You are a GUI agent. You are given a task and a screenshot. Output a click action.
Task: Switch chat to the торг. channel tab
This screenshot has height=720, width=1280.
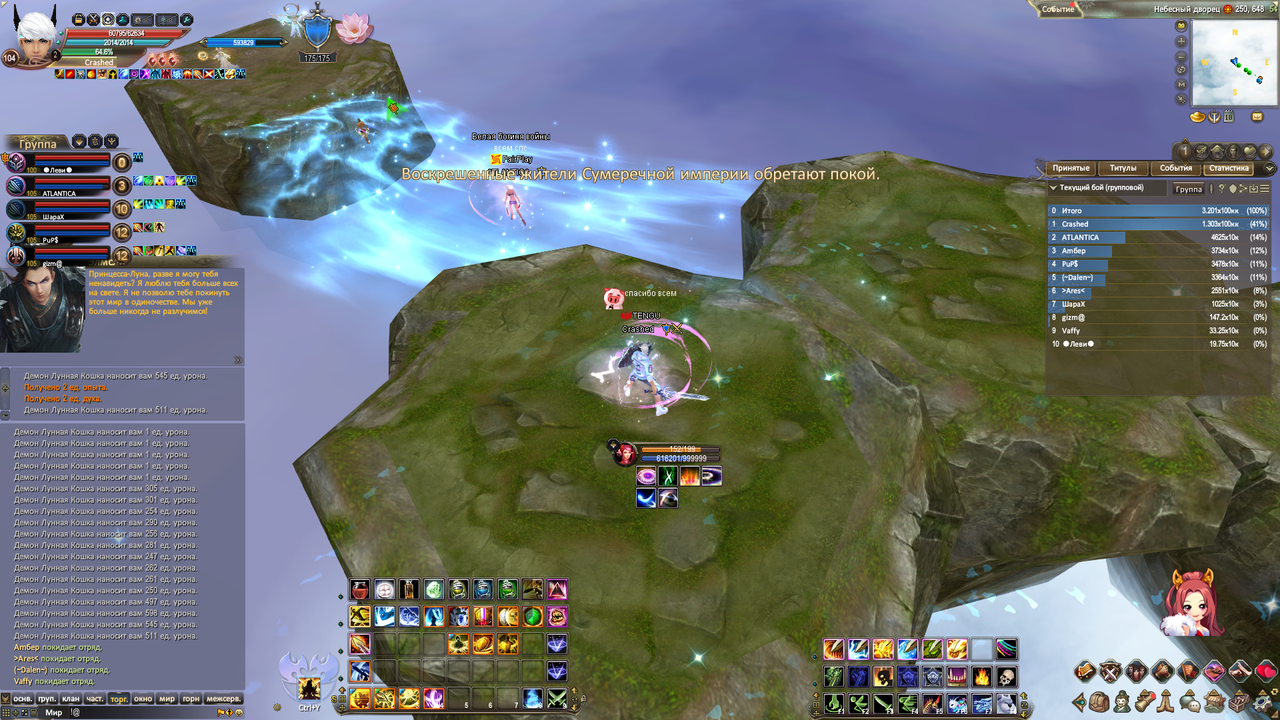(x=119, y=698)
